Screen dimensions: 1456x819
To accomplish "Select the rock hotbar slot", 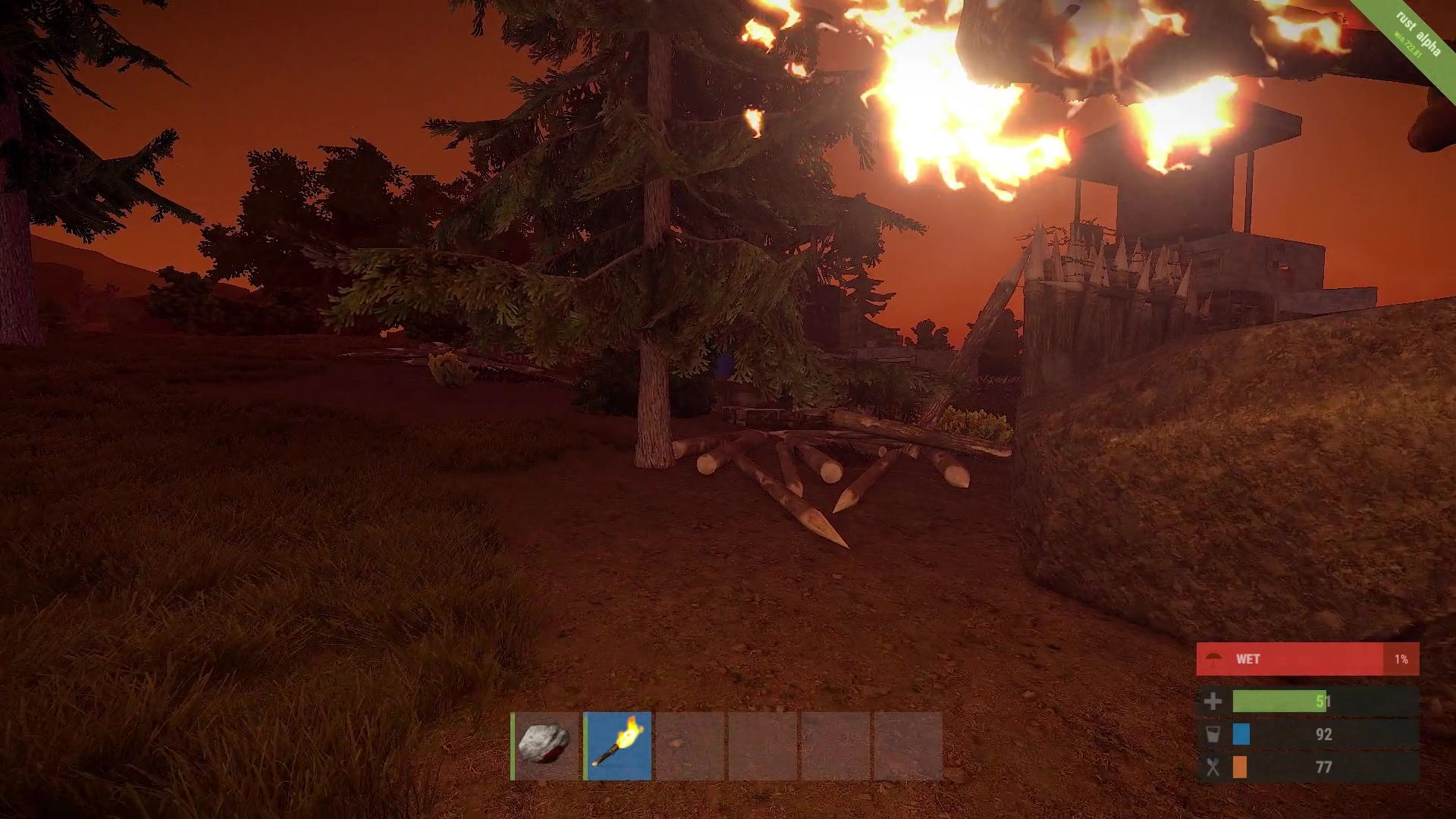I will (545, 745).
